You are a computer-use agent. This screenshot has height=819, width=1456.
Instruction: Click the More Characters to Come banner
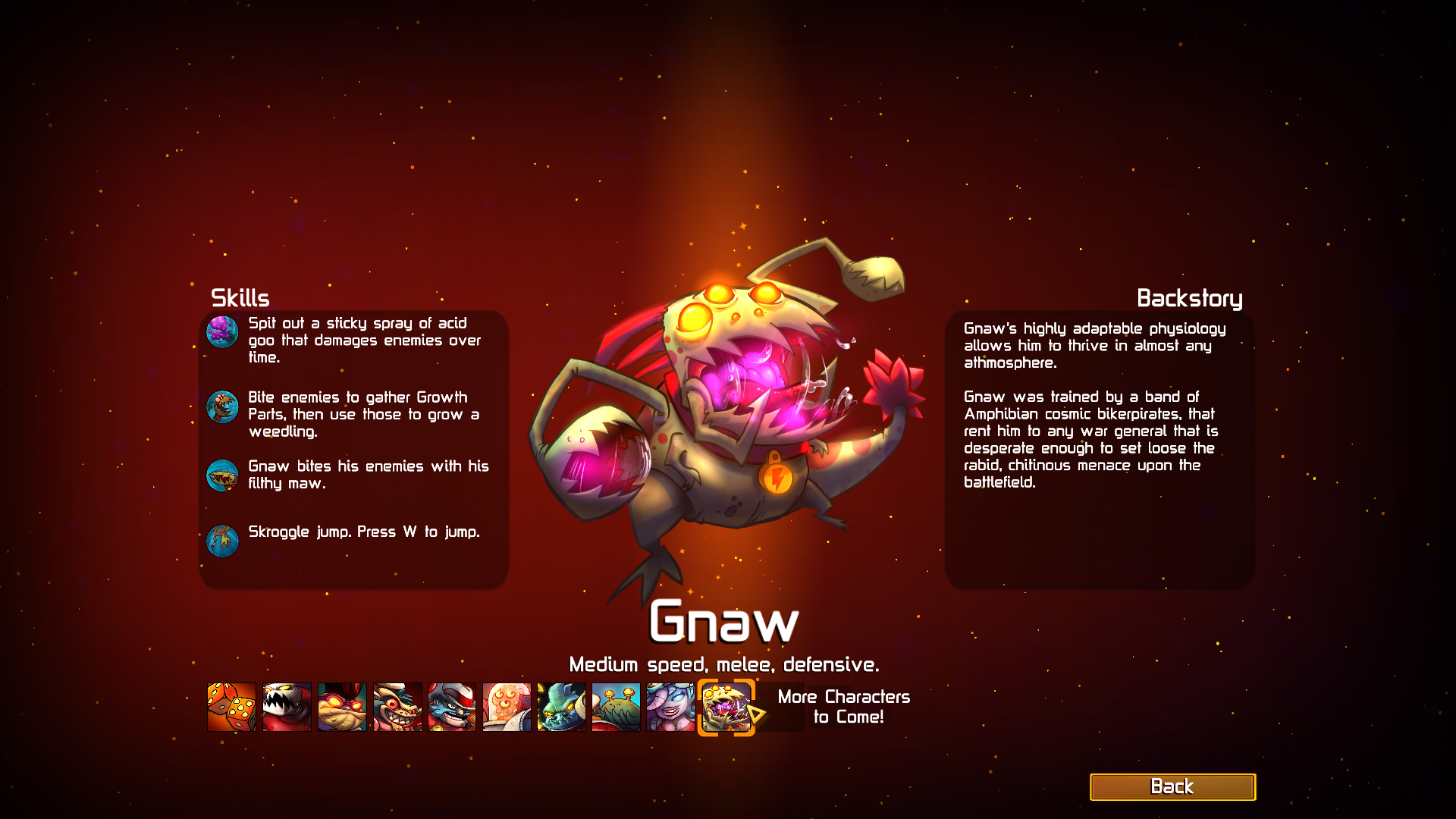[x=843, y=706]
